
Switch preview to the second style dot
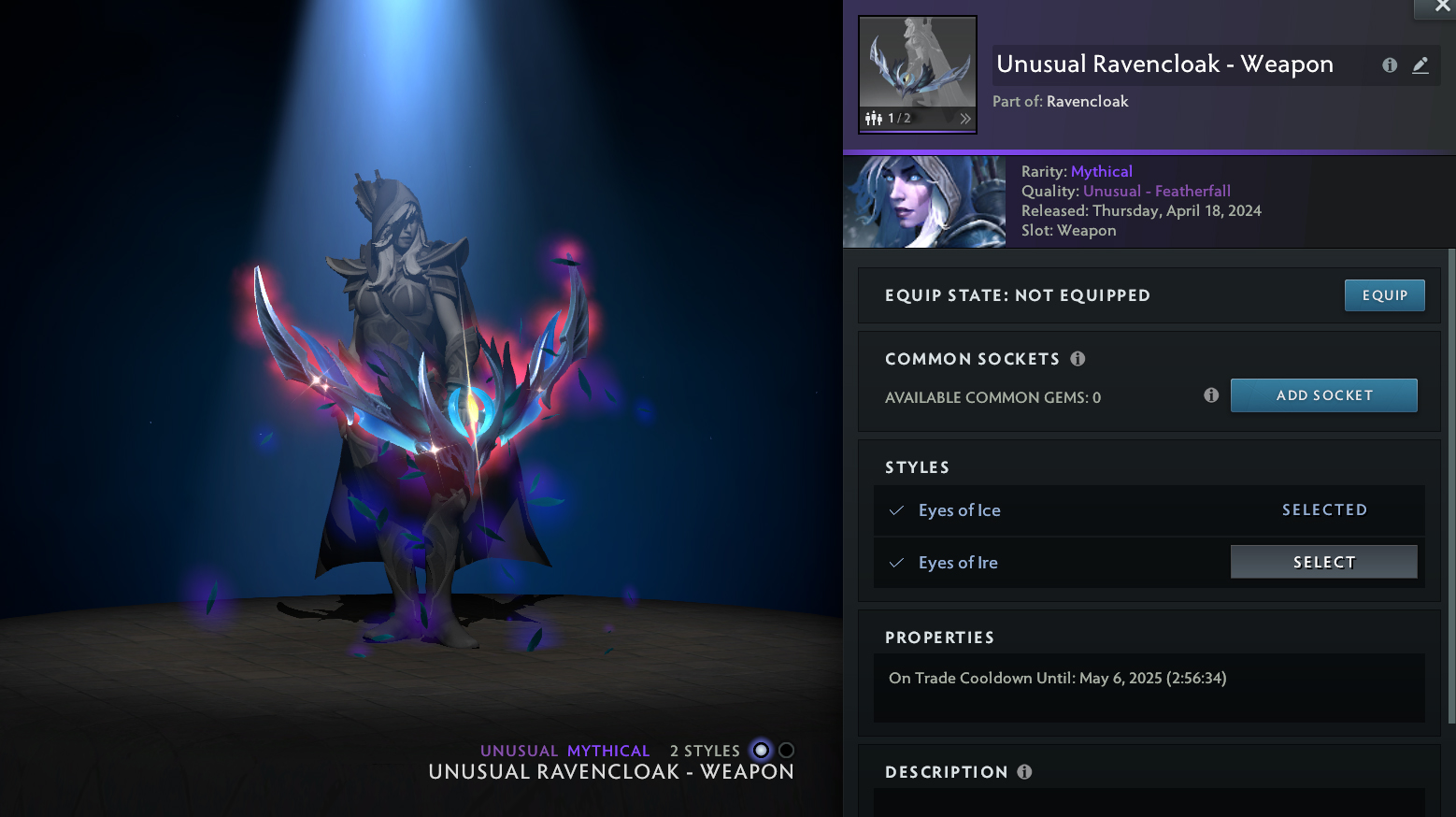coord(787,750)
